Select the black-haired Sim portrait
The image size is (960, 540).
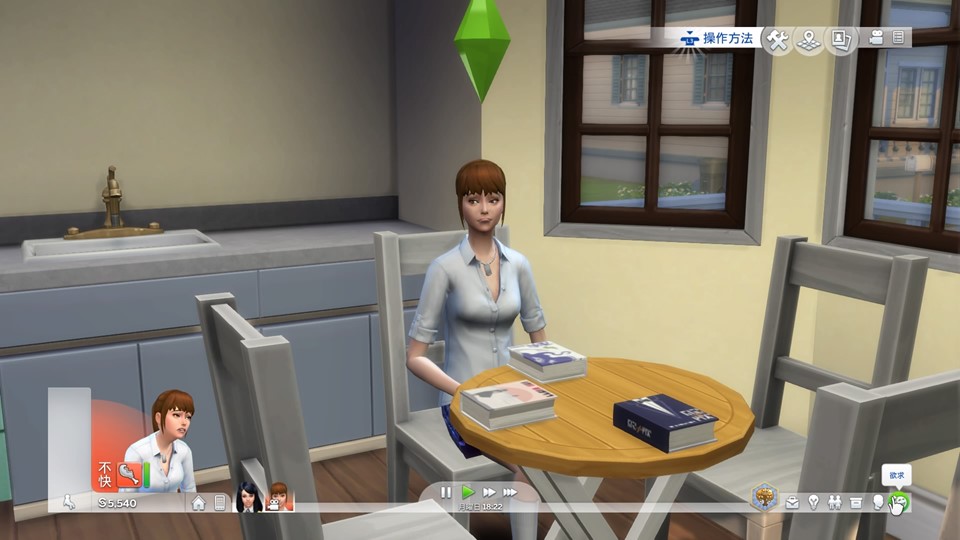click(x=248, y=497)
